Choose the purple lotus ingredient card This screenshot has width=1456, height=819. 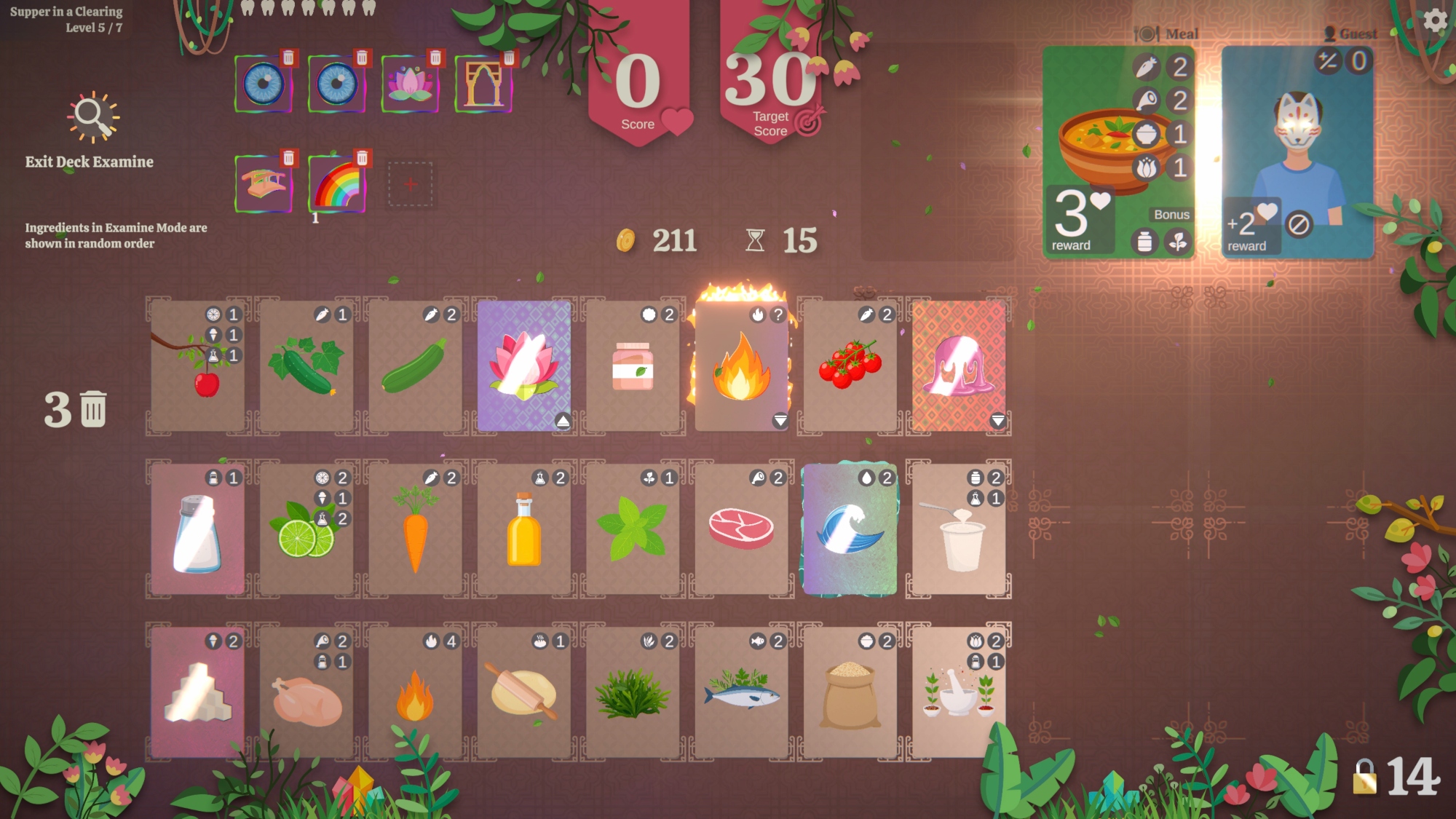[x=524, y=365]
